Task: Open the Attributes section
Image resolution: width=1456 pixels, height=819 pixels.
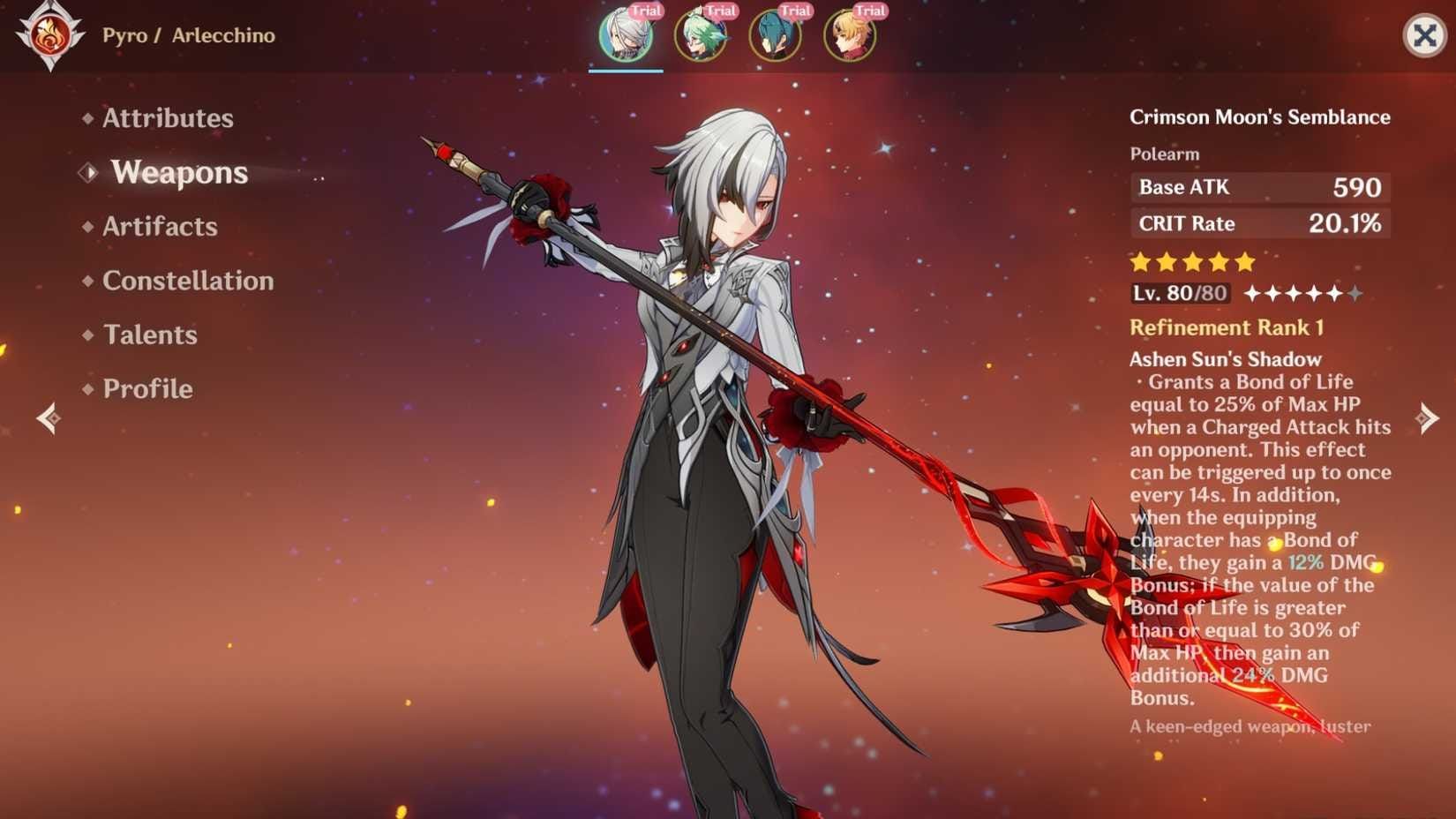Action: pyautogui.click(x=168, y=118)
